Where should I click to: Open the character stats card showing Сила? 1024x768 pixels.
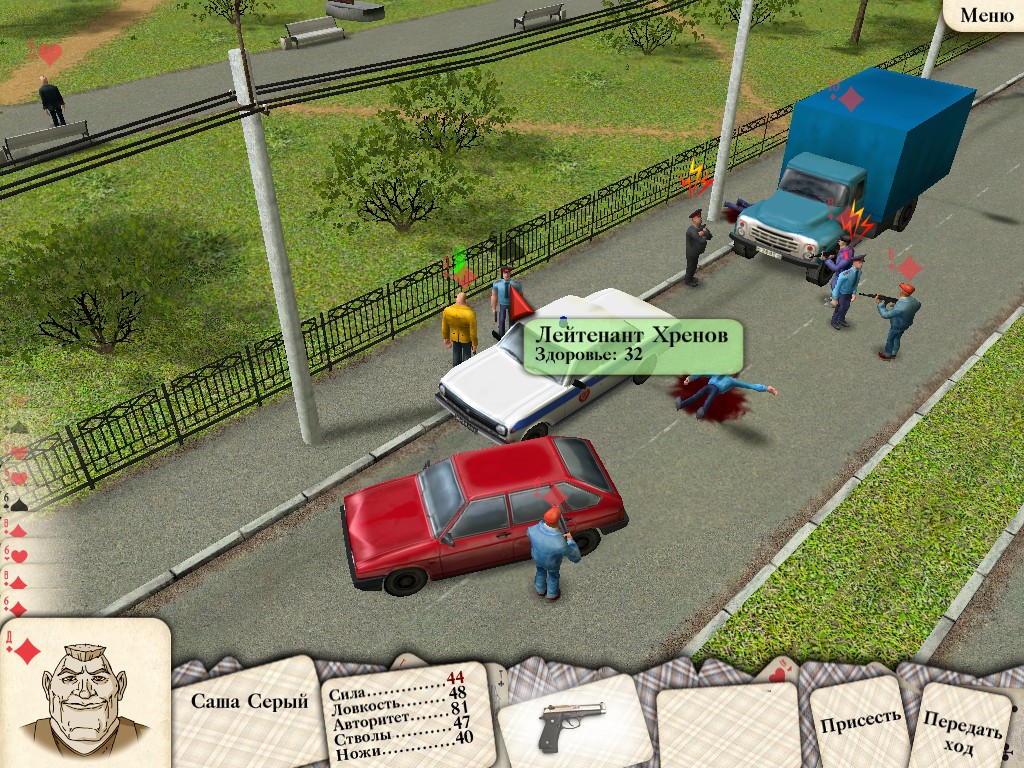(405, 715)
